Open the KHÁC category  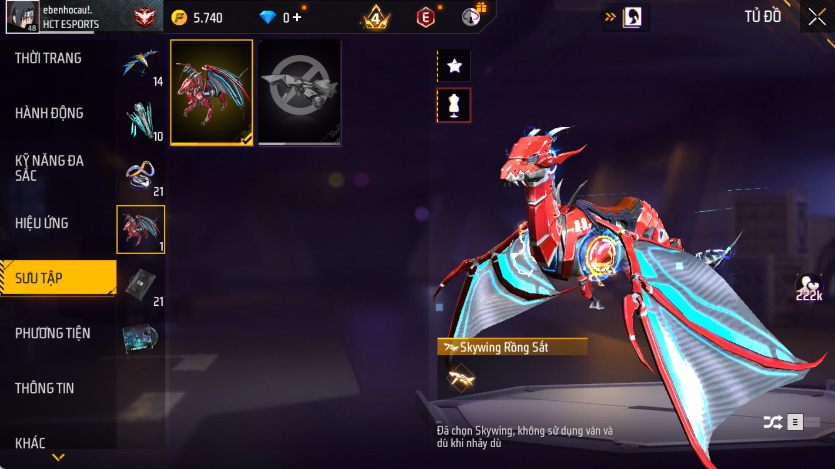[32, 443]
